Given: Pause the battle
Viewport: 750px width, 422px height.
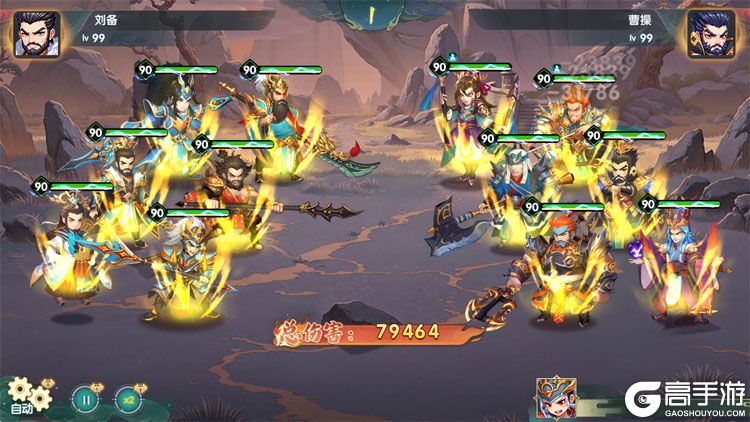Looking at the screenshot, I should (86, 399).
